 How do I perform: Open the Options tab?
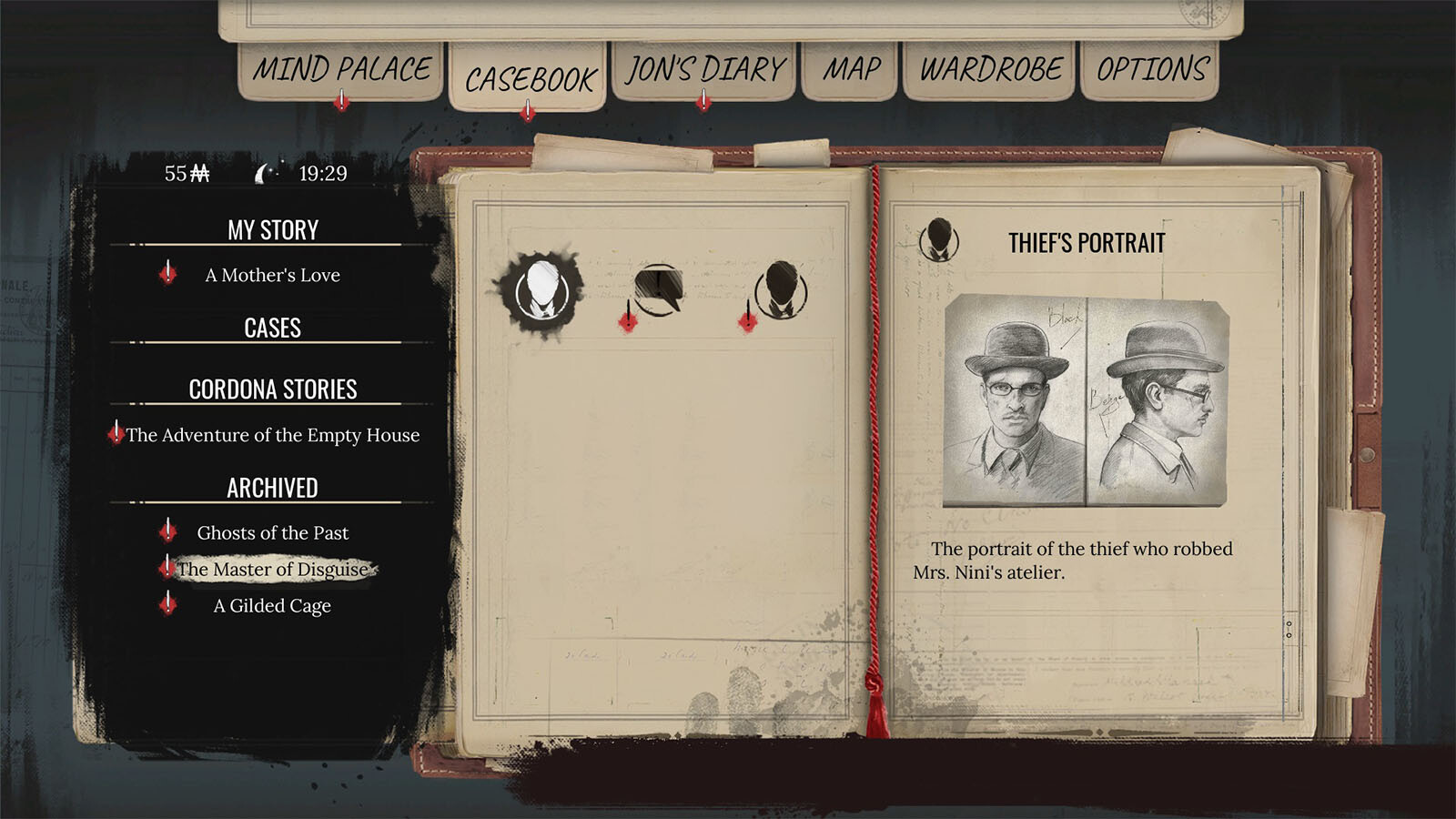coord(1152,69)
